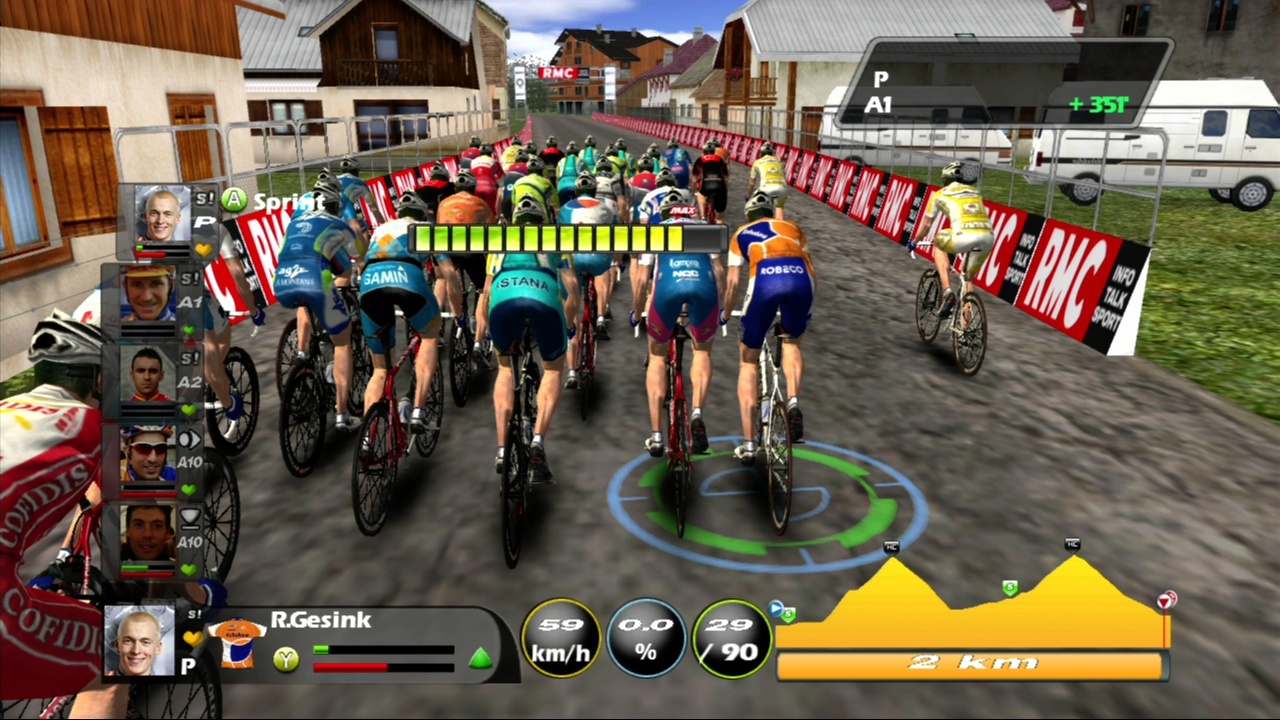
Task: Click the orange Rabobank team jersey icon
Action: [237, 642]
